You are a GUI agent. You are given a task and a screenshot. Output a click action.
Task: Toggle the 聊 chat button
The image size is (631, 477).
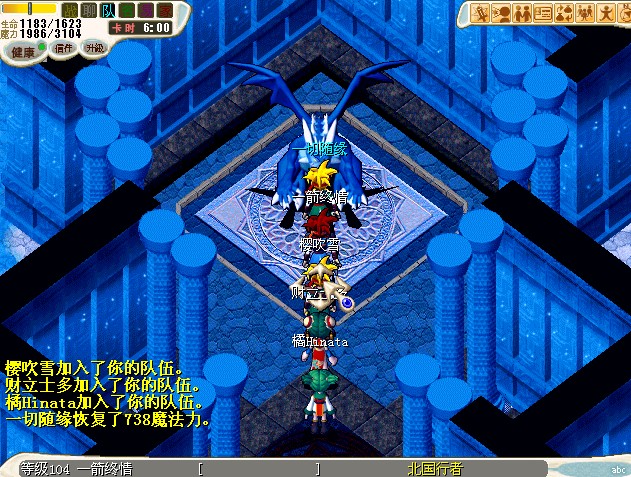tap(88, 9)
